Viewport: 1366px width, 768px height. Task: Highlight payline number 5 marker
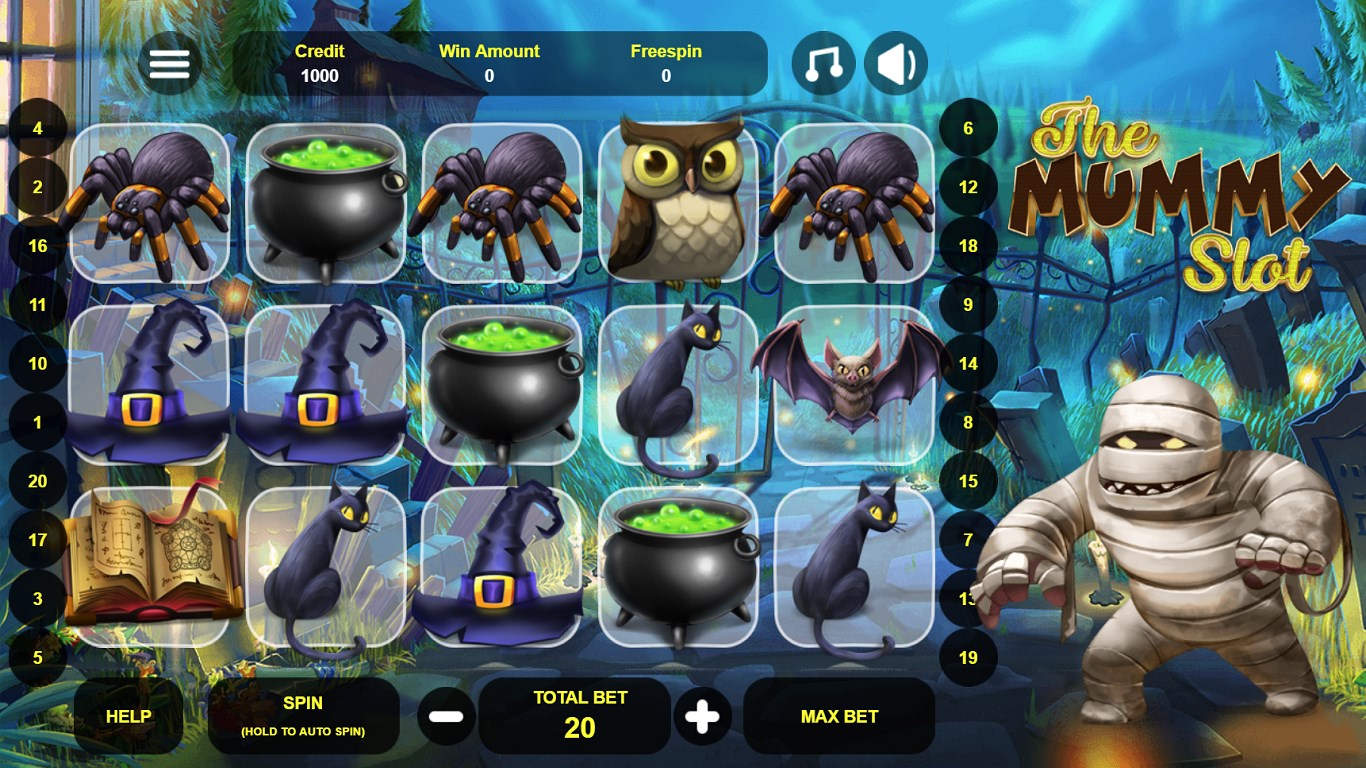pos(38,658)
